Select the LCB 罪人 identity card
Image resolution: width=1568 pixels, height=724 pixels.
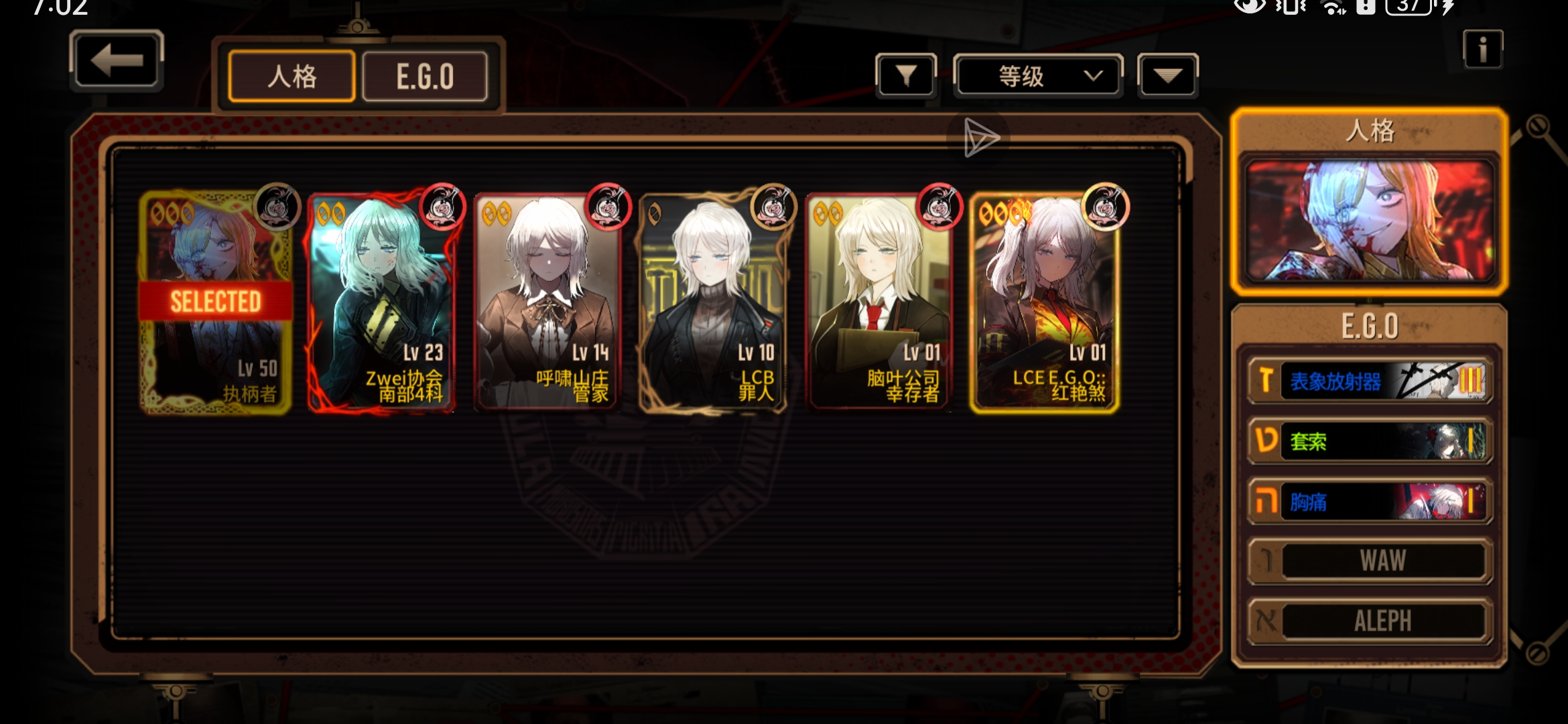coord(712,302)
